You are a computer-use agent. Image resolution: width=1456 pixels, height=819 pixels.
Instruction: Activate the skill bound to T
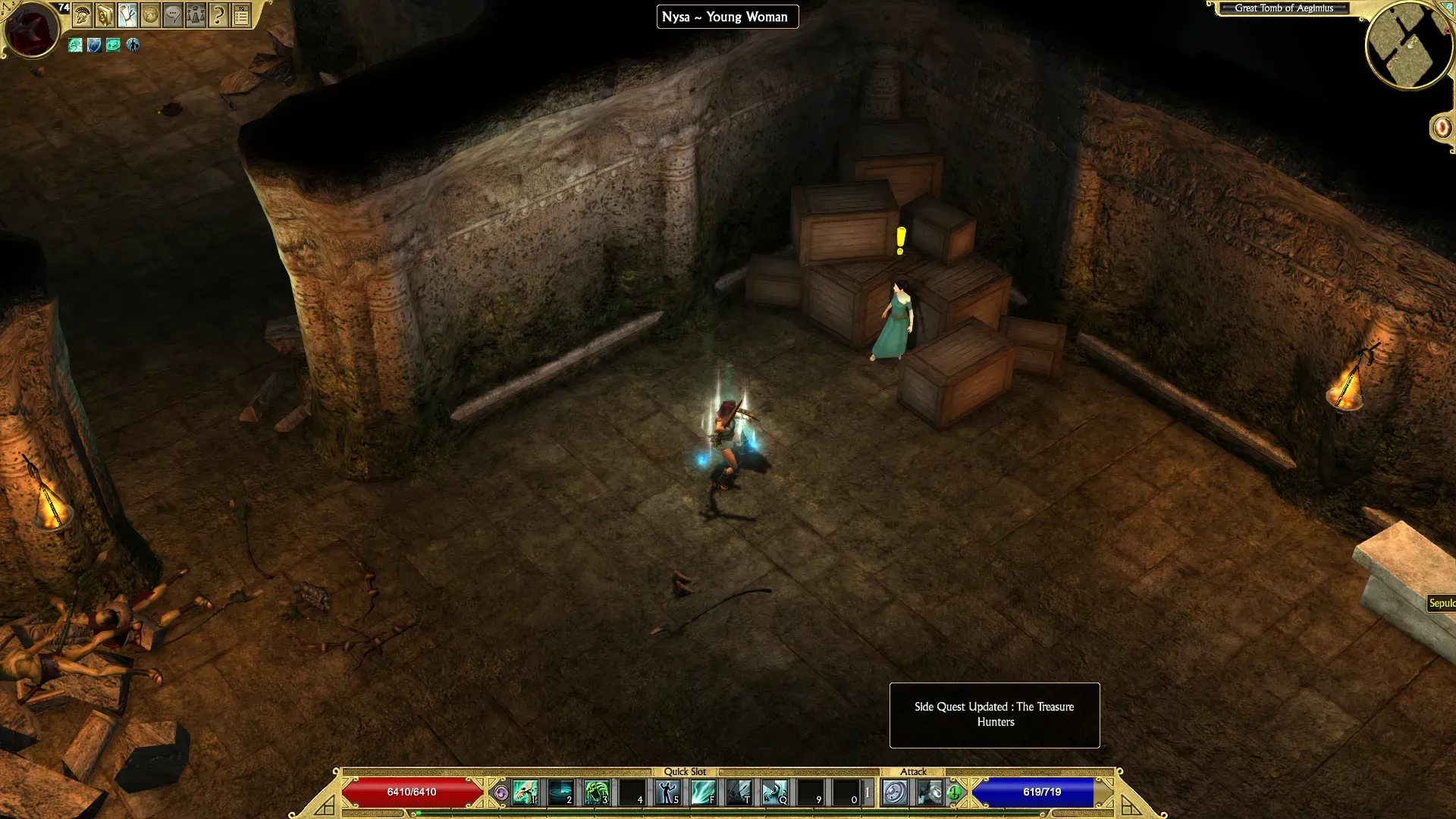739,792
